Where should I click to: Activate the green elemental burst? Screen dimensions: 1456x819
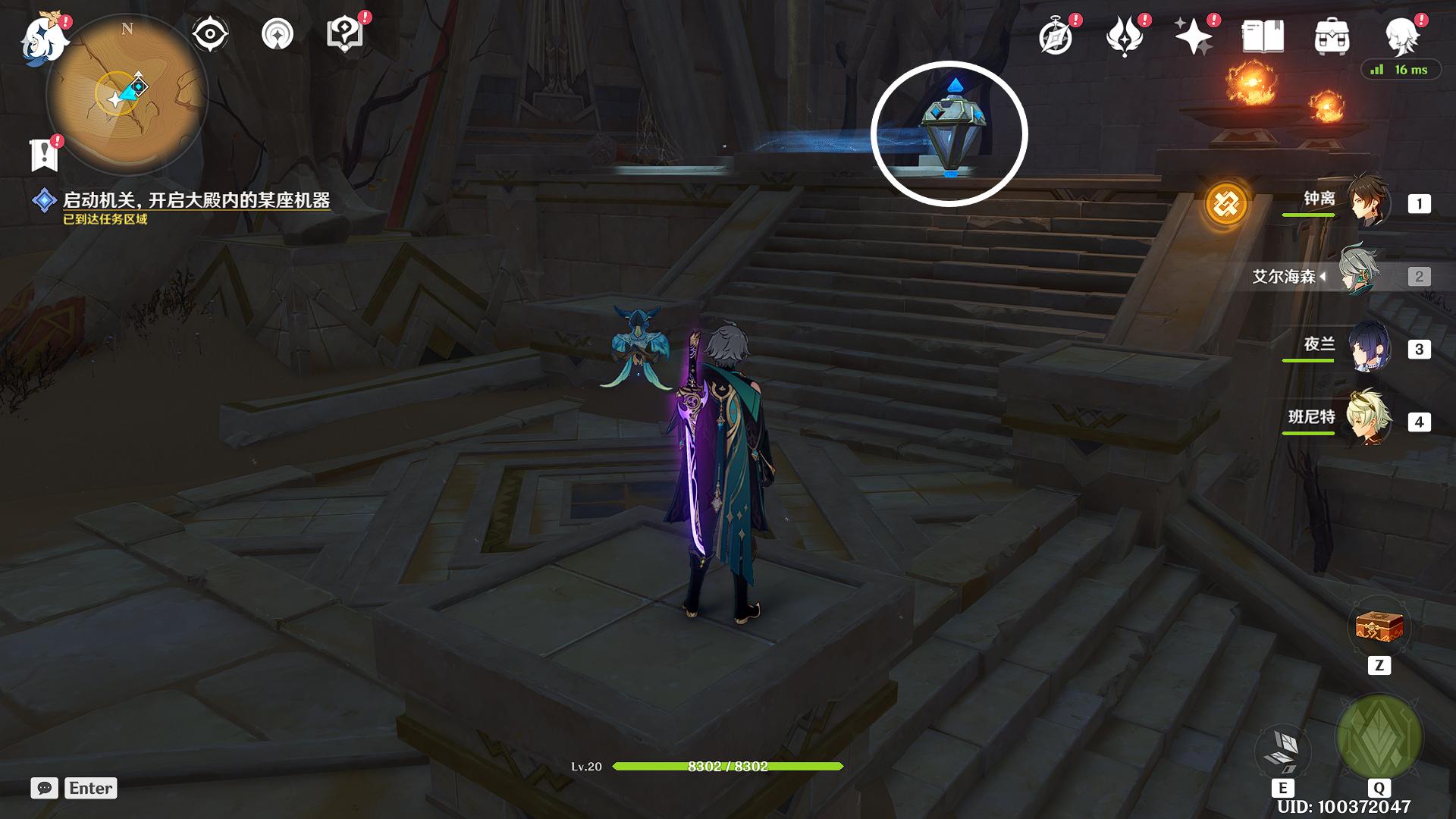(x=1379, y=738)
